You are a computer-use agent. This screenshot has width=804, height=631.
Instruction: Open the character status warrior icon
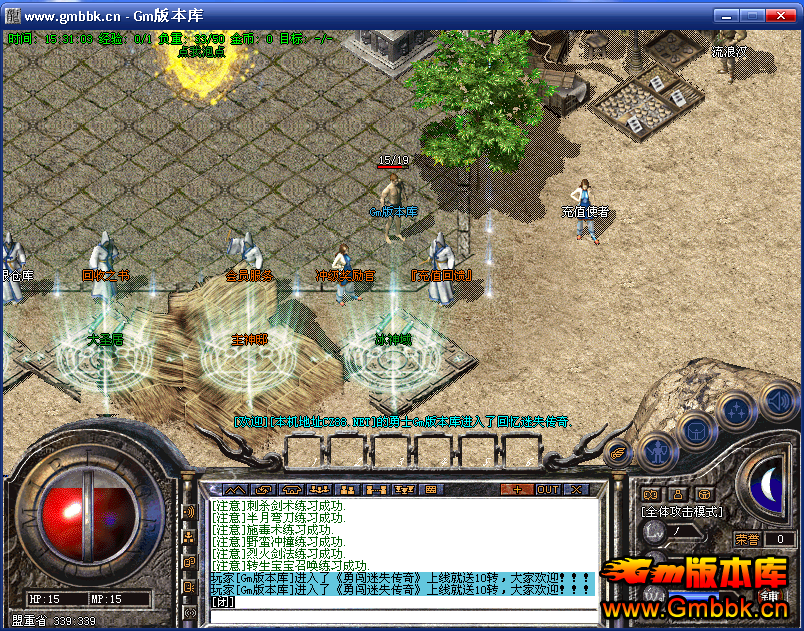point(658,453)
